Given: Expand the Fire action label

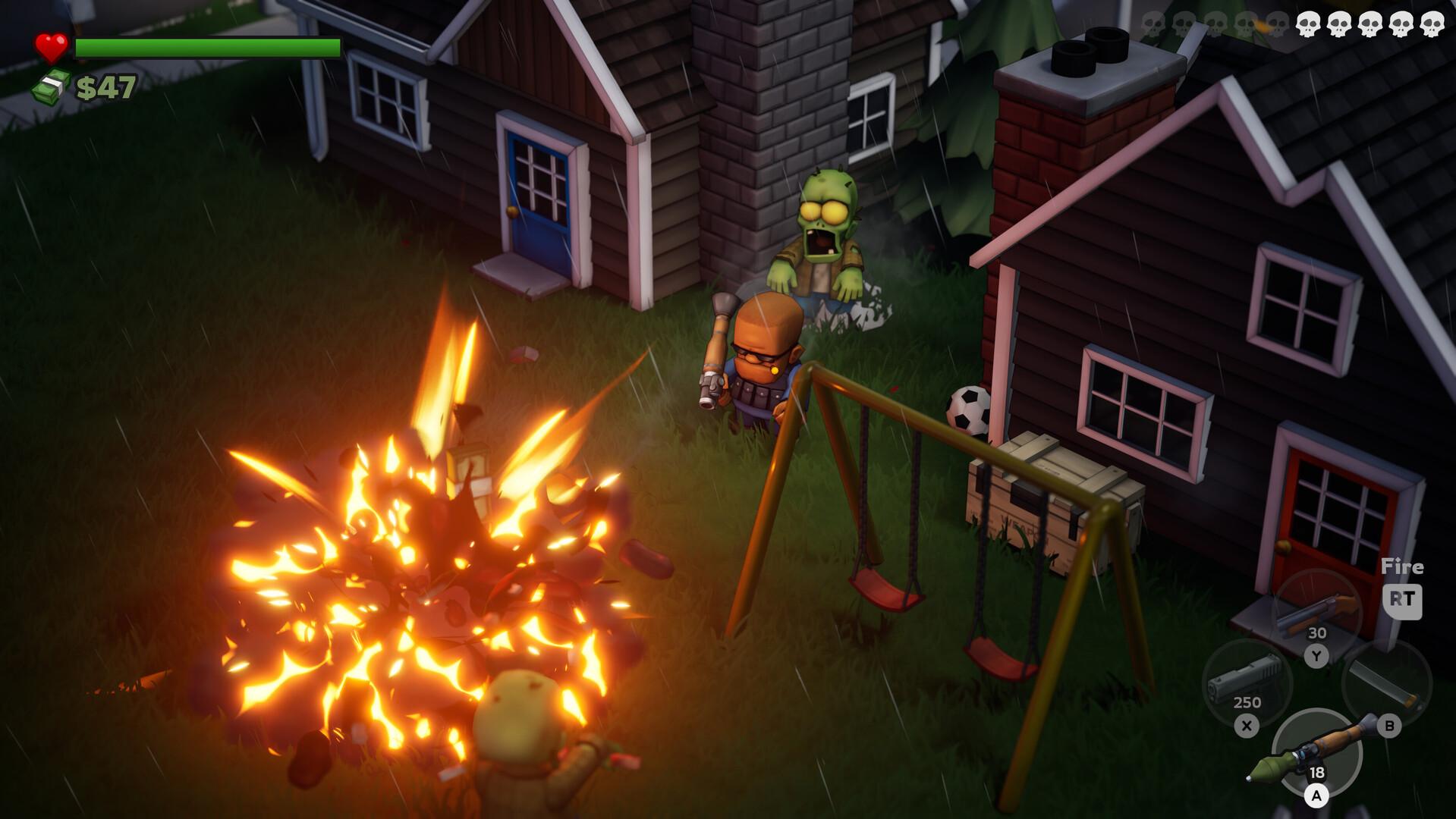Looking at the screenshot, I should tap(1402, 567).
